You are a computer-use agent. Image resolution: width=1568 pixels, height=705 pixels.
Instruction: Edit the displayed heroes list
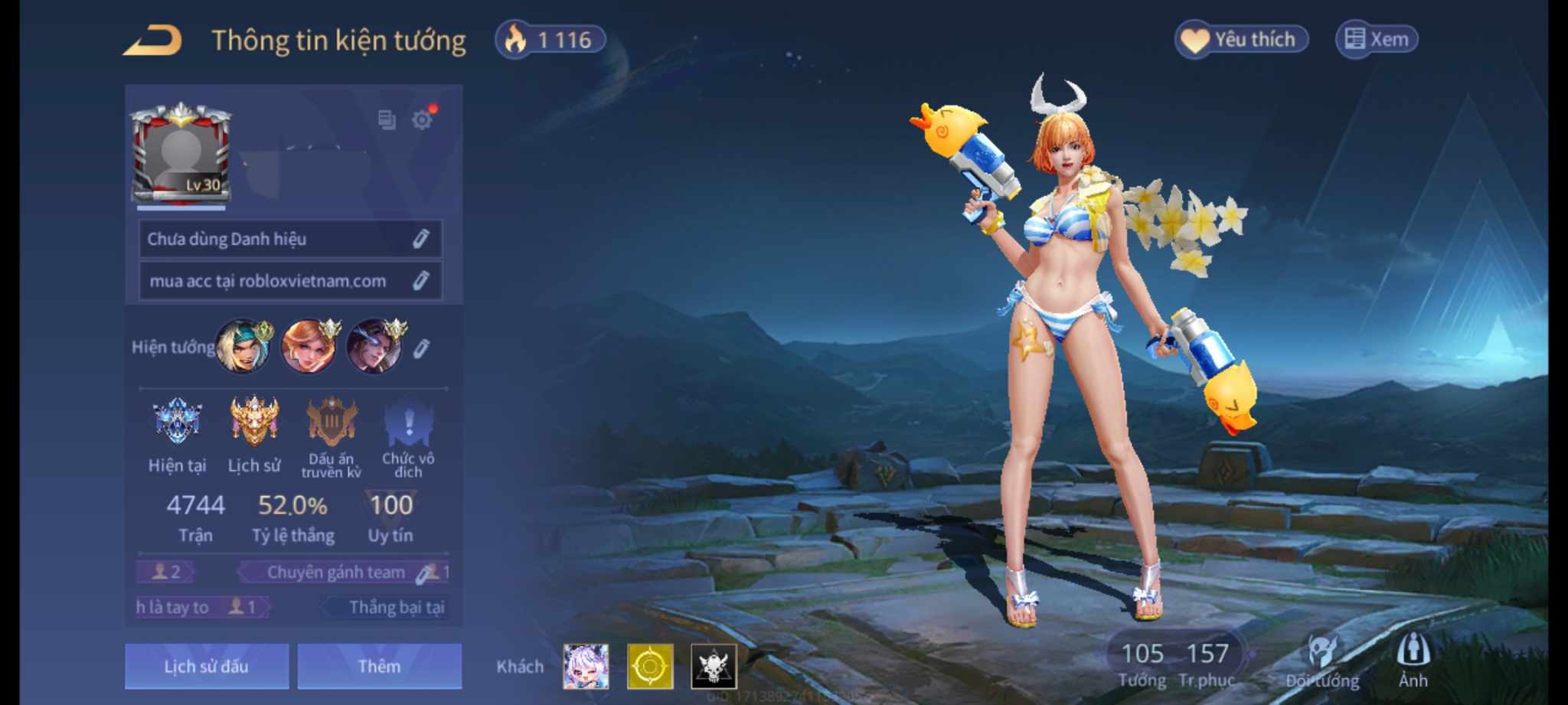(420, 349)
